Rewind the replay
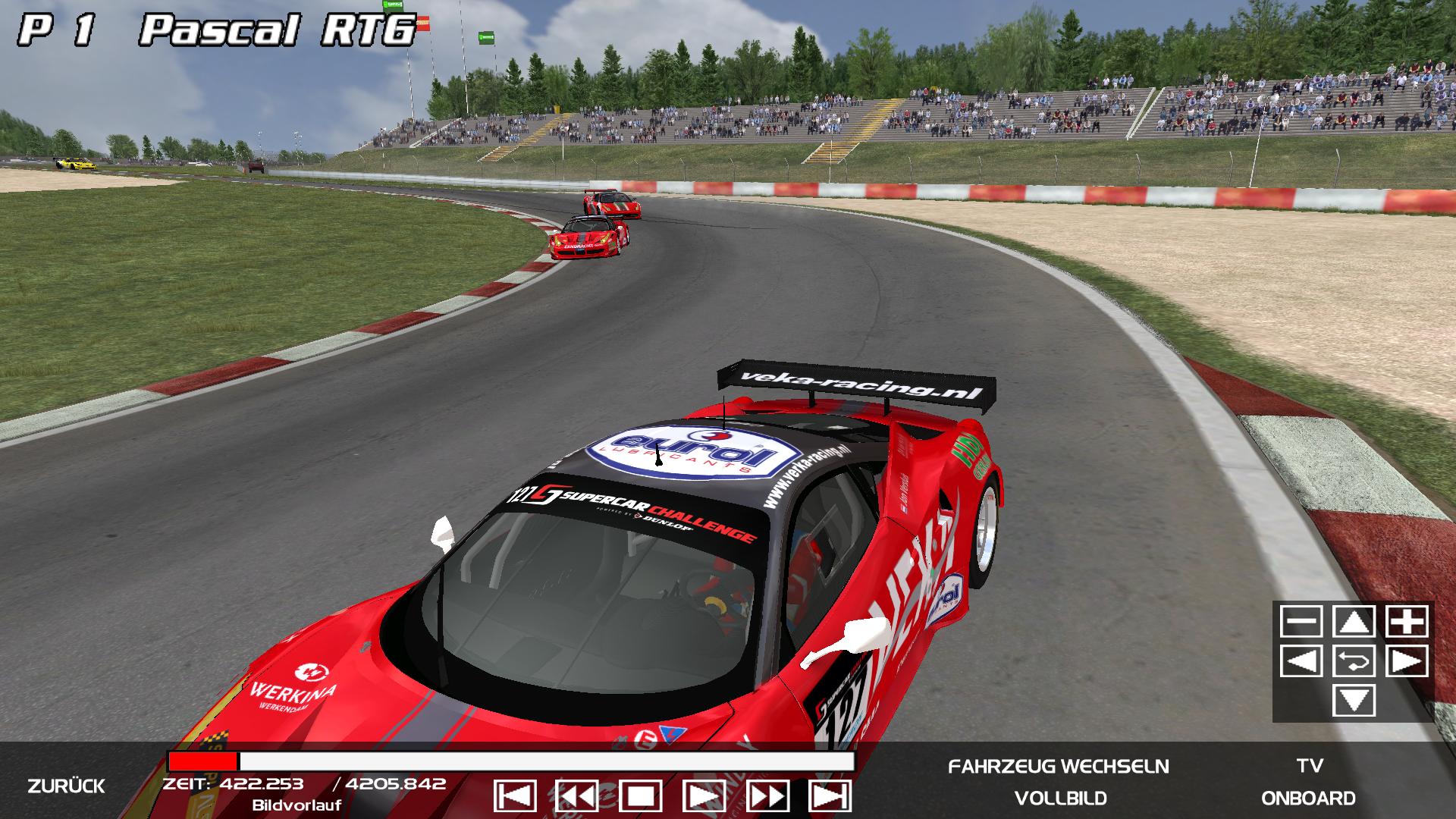Image resolution: width=1456 pixels, height=819 pixels. pyautogui.click(x=577, y=797)
